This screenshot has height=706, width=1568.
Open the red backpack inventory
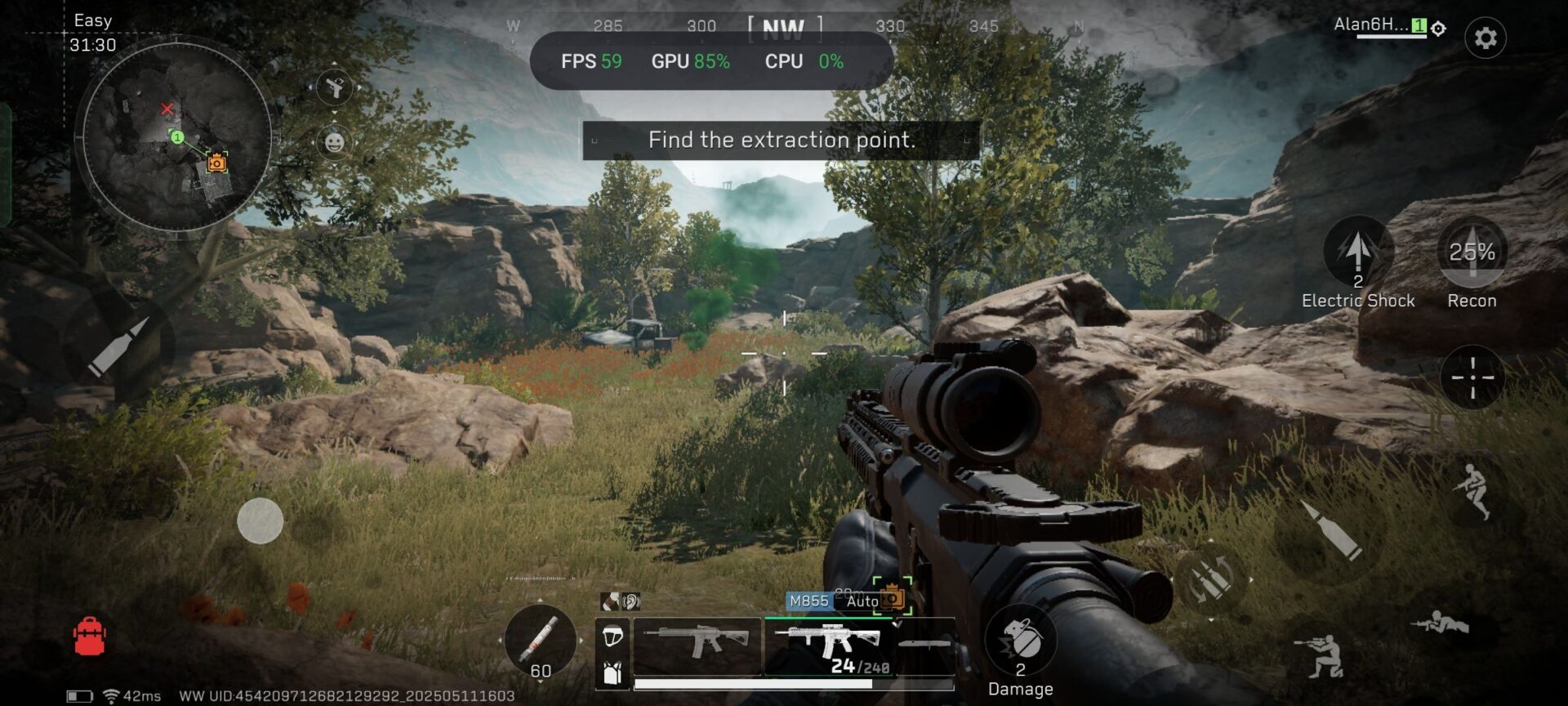[90, 636]
